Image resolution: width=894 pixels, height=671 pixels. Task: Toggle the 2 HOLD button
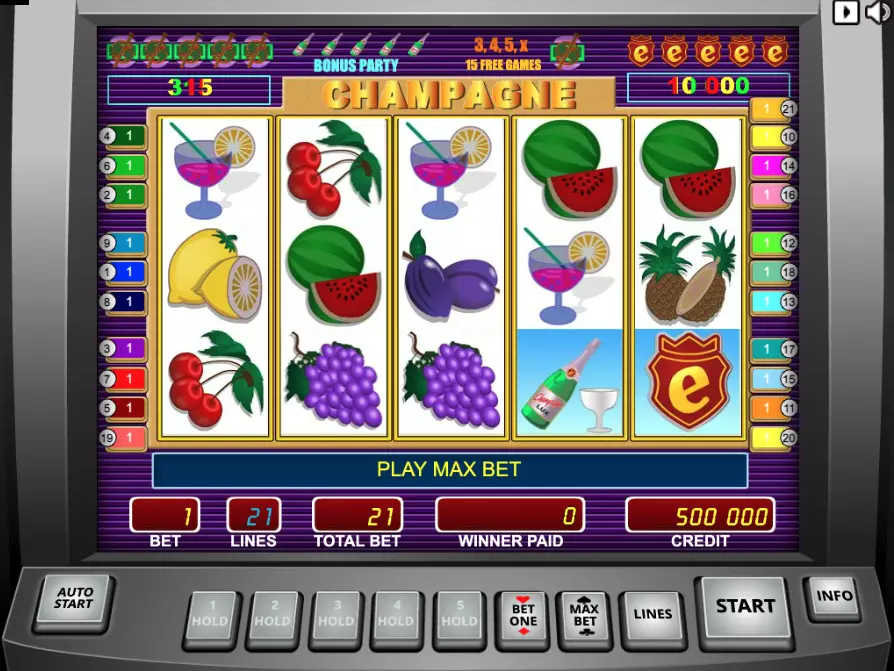click(x=273, y=615)
